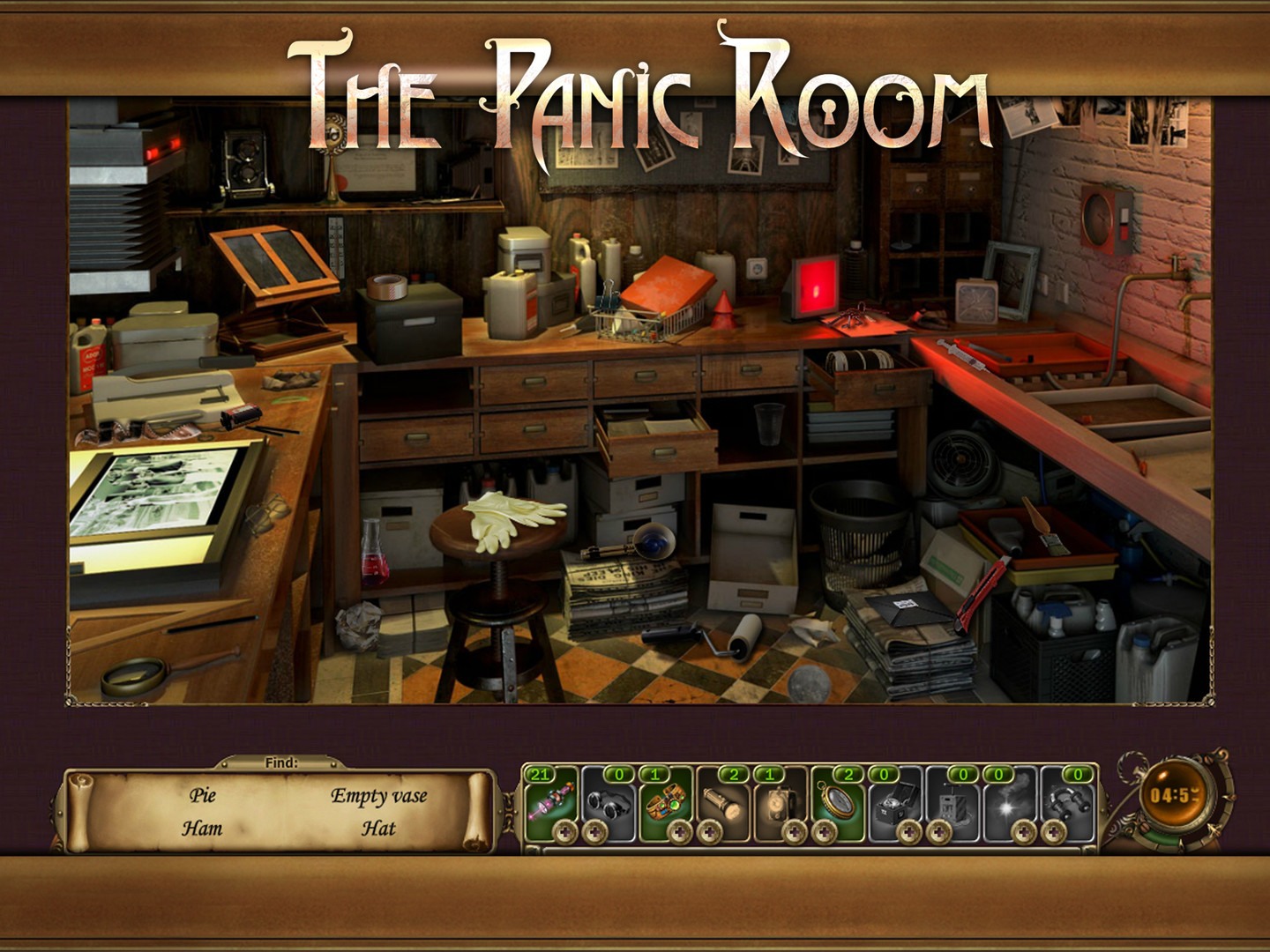Select the opera glasses power-up
1270x952 pixels.
[x=610, y=802]
